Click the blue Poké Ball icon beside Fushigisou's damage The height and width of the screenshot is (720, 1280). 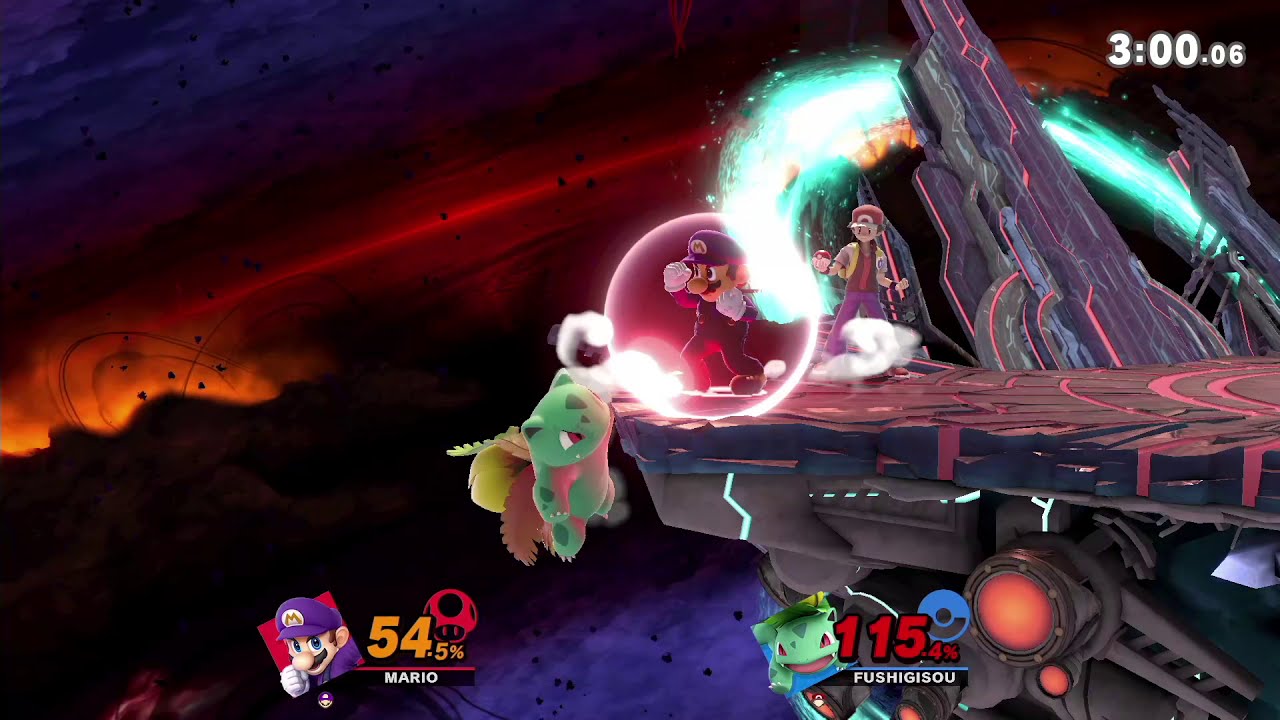(943, 615)
